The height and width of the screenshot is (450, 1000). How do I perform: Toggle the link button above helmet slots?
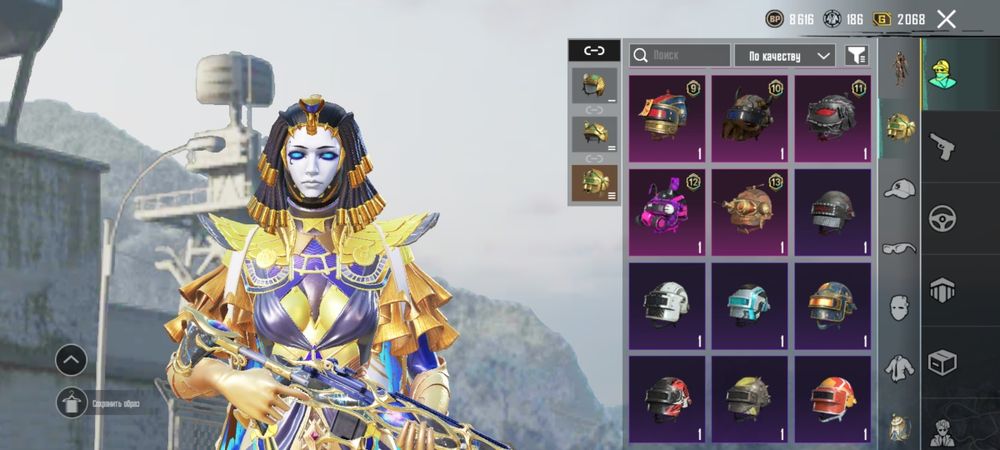tap(594, 50)
